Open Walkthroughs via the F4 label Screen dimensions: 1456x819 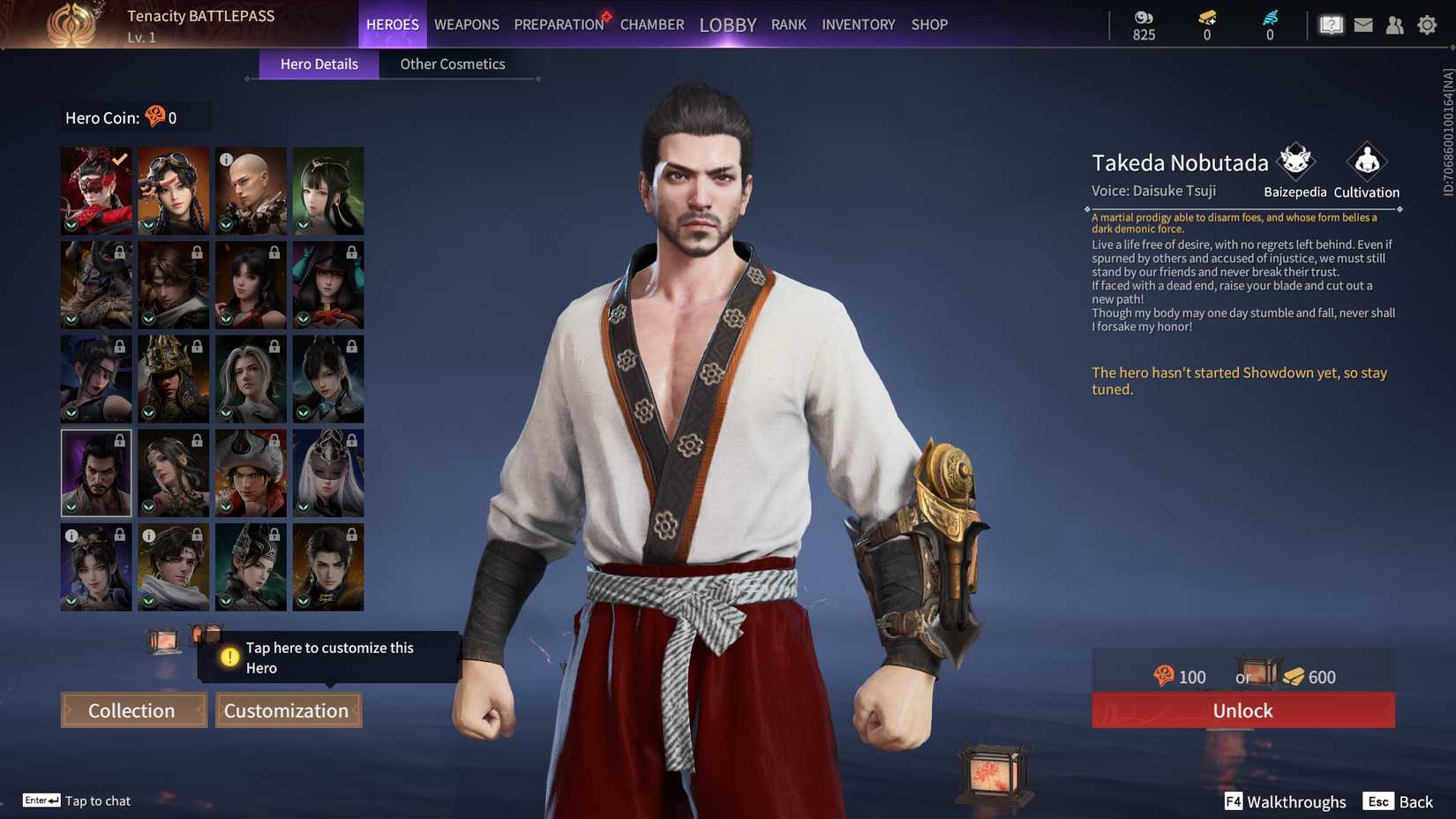[1233, 801]
